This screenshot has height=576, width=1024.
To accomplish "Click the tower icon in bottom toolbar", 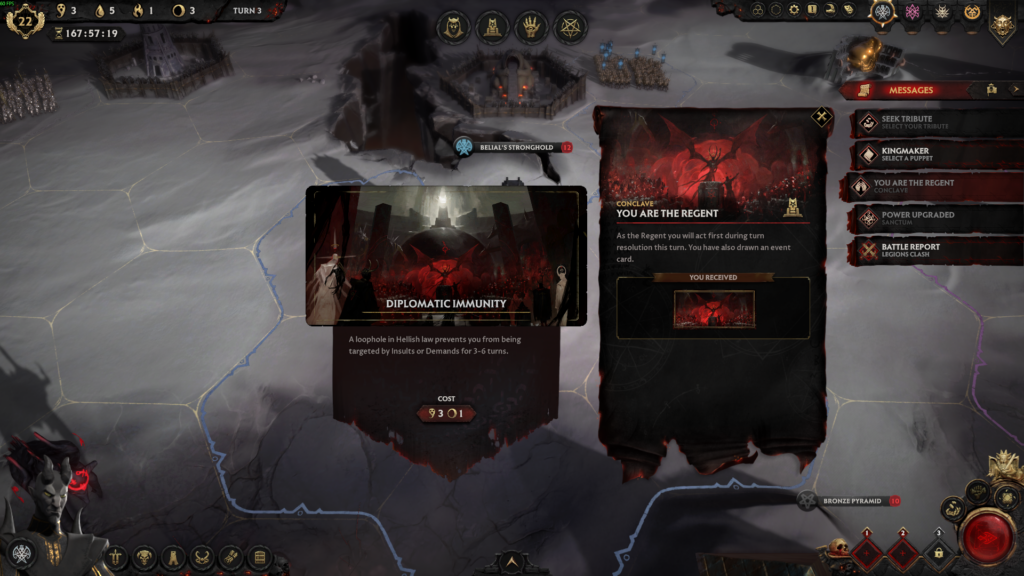I will 173,556.
